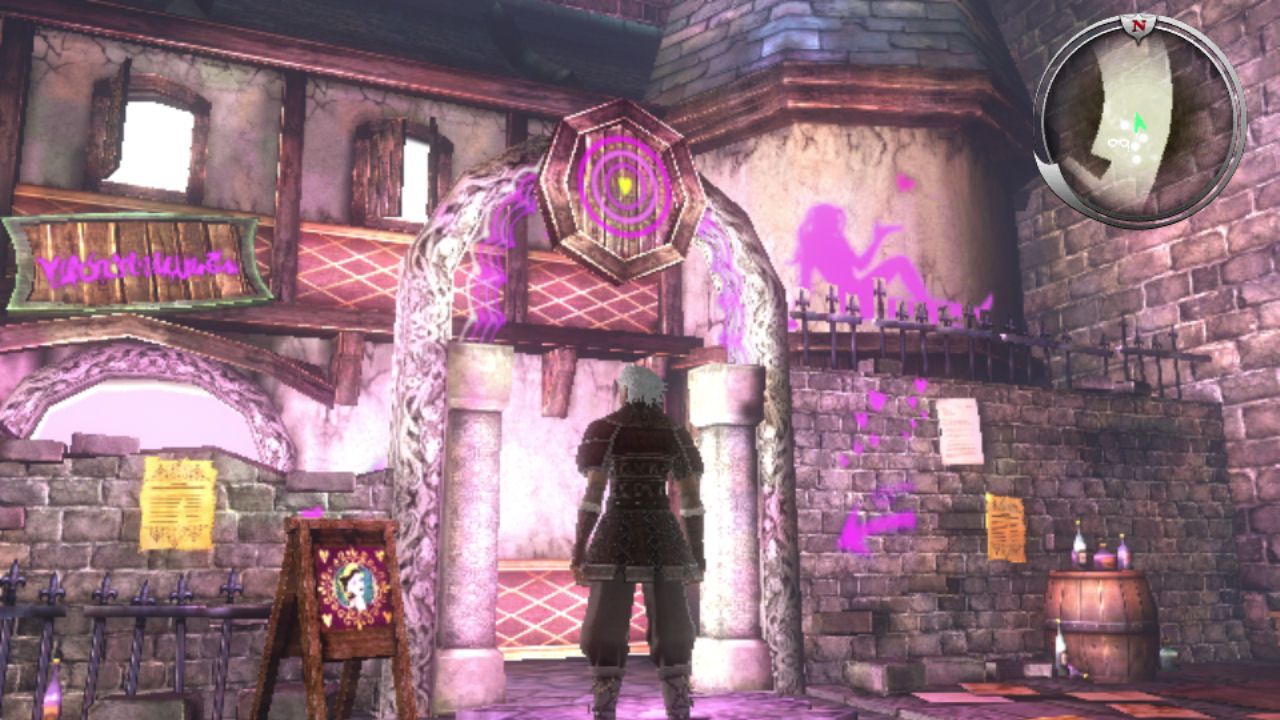Click the red N compass marker on minimap

1136,20
